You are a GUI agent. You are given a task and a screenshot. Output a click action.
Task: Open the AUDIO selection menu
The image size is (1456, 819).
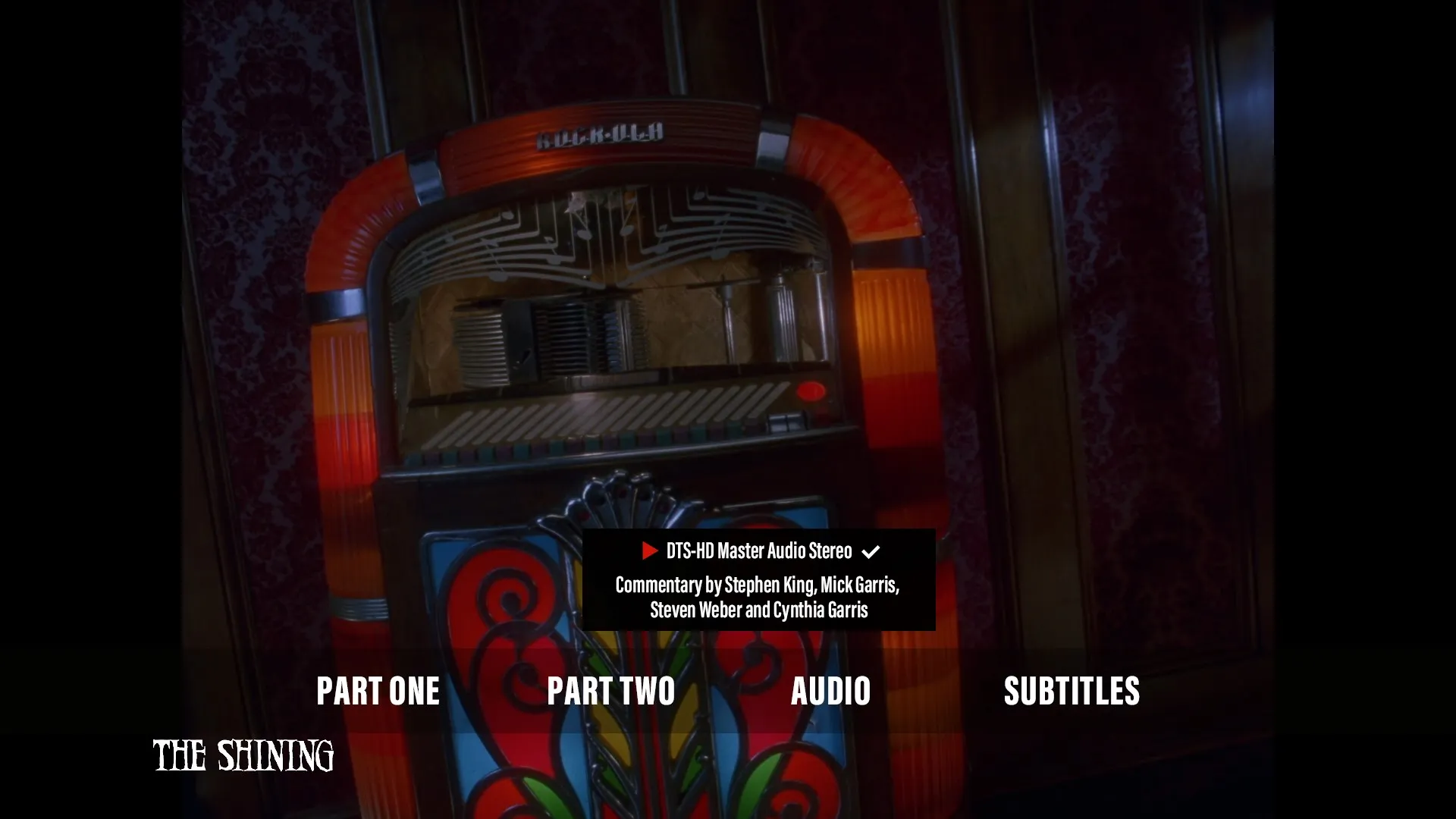[831, 691]
